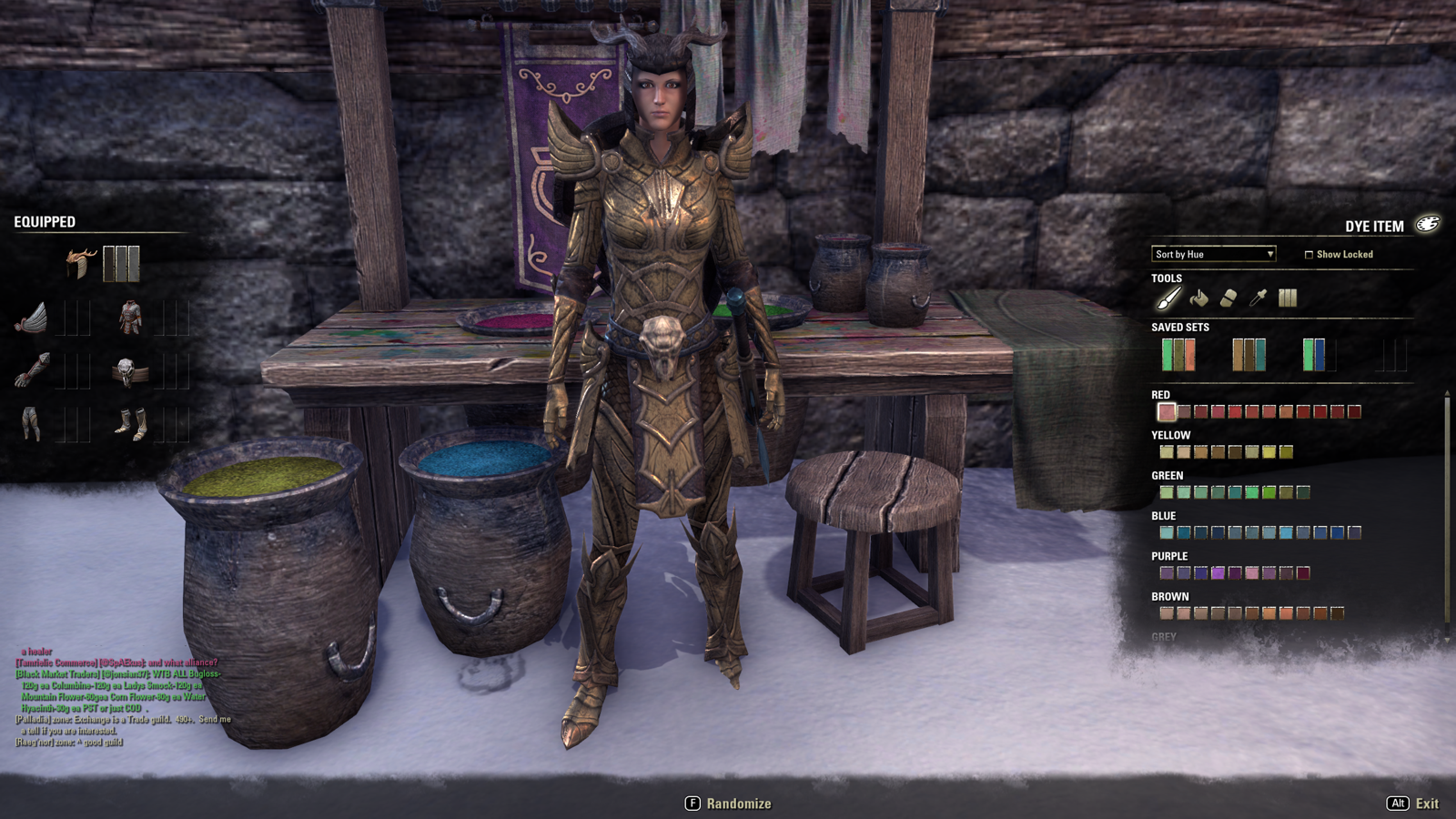The width and height of the screenshot is (1456, 819).
Task: Open the Sort by Hue dropdown
Action: click(x=1214, y=254)
